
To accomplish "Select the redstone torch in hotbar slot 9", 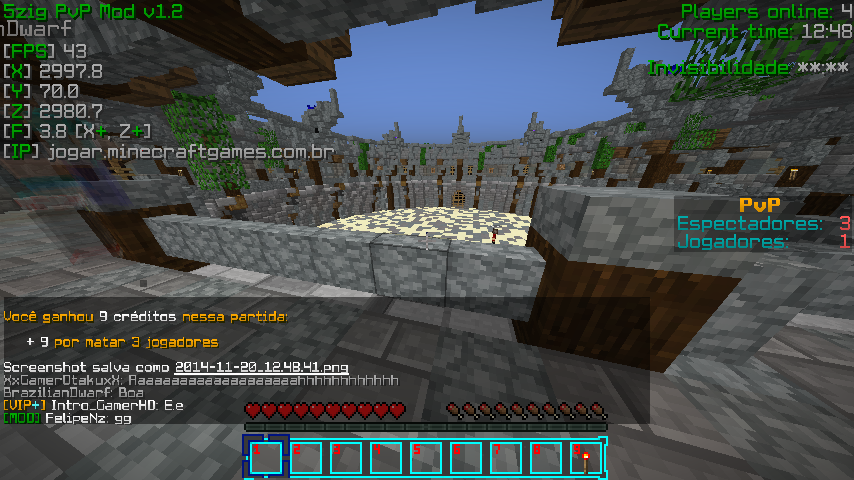I will tap(585, 458).
